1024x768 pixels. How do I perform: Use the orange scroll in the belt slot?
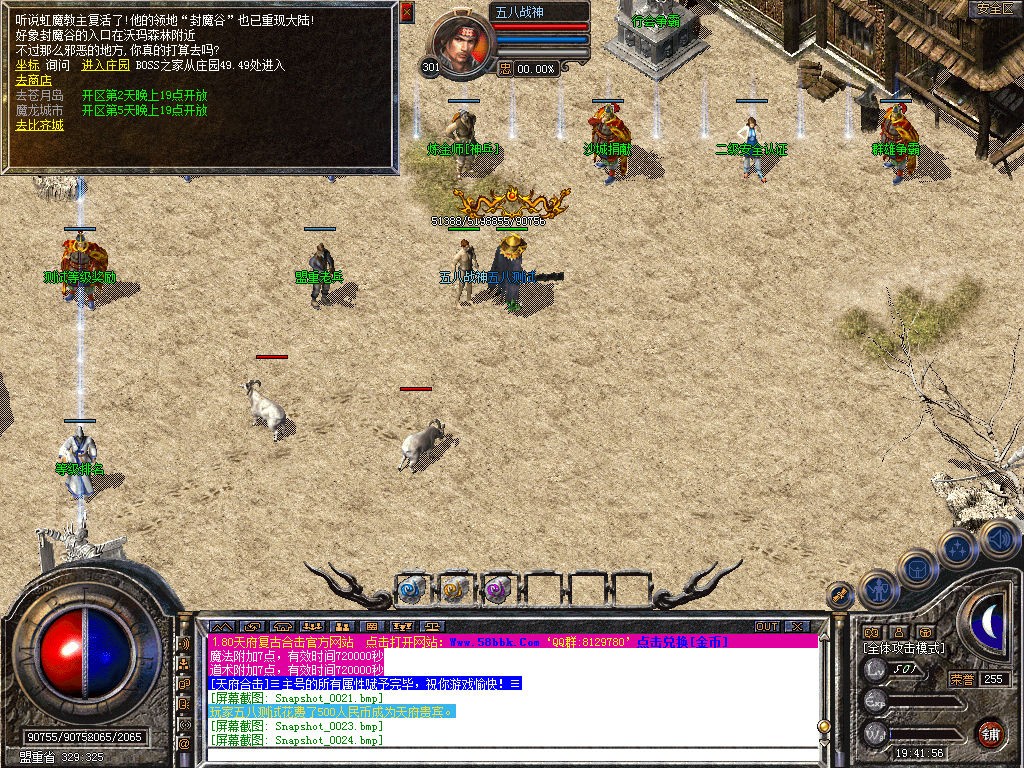click(x=454, y=589)
